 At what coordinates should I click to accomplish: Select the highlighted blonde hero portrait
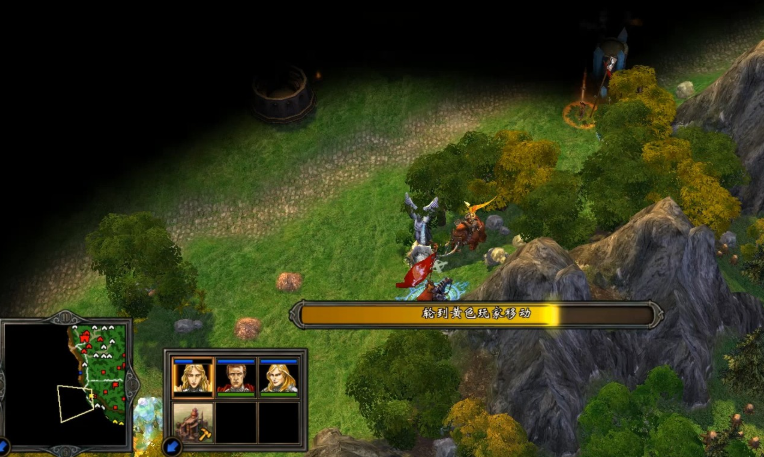(x=193, y=376)
